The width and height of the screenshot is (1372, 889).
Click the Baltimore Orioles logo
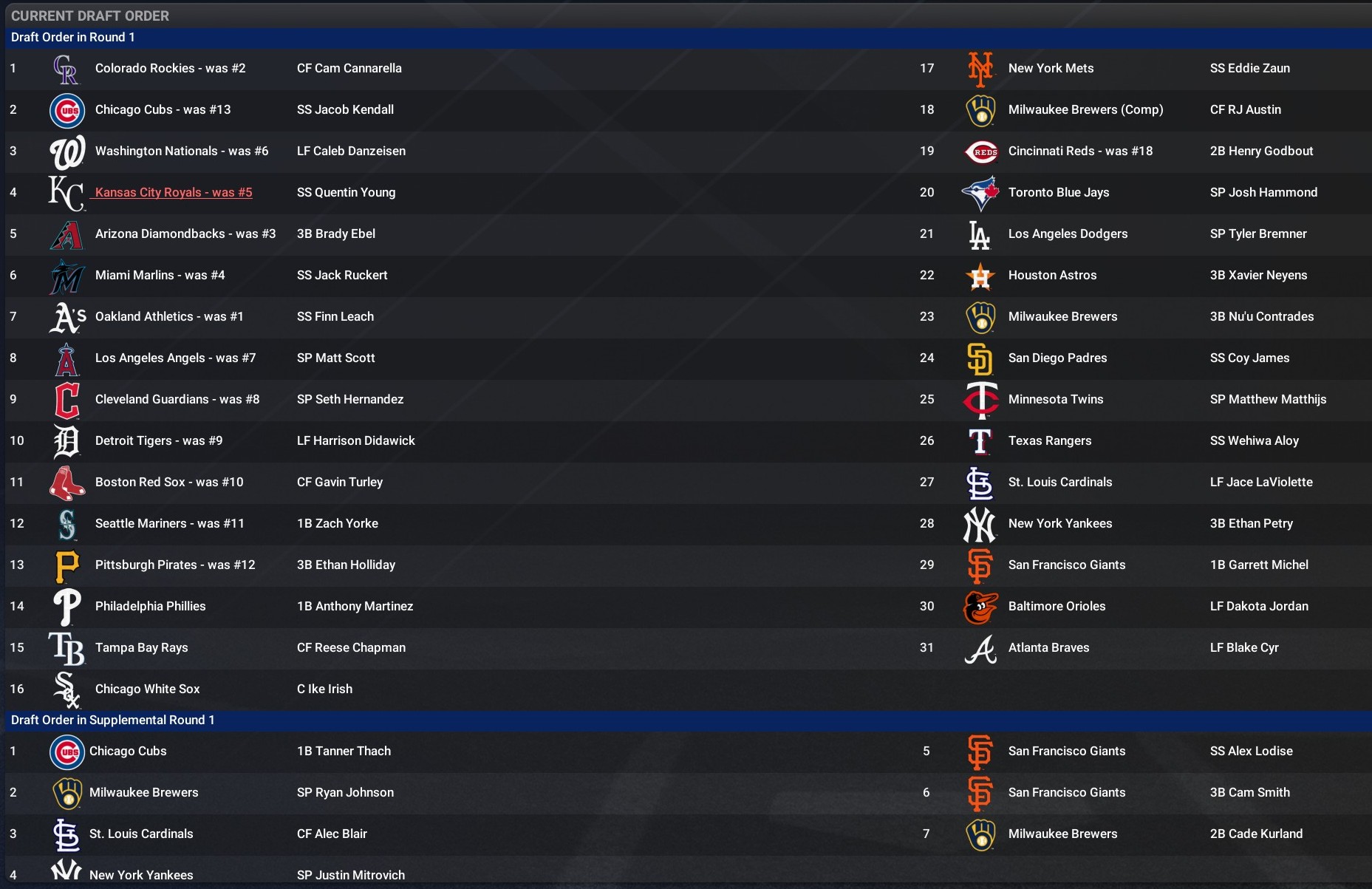pyautogui.click(x=980, y=606)
